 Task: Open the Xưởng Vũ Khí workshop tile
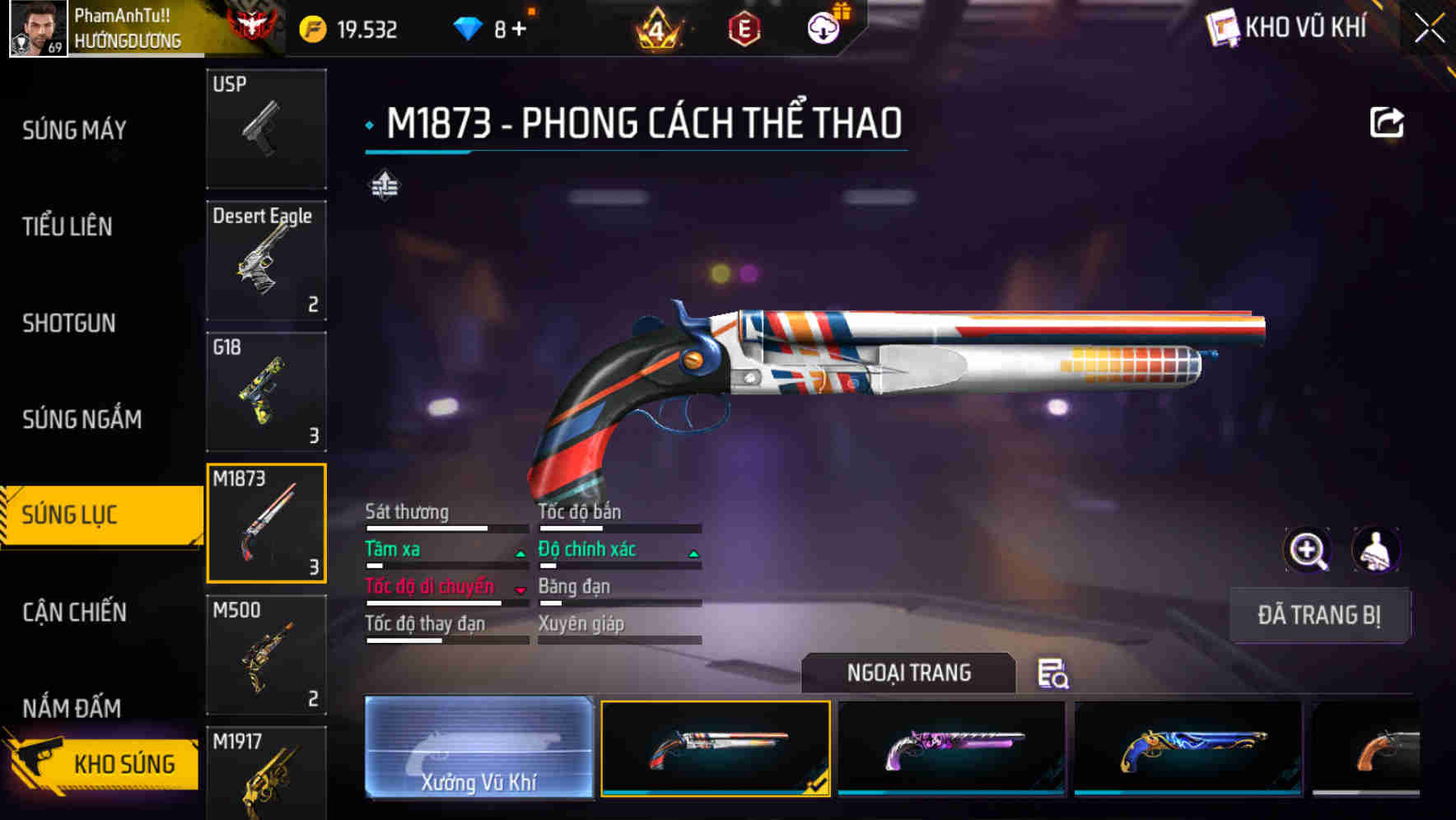click(478, 748)
